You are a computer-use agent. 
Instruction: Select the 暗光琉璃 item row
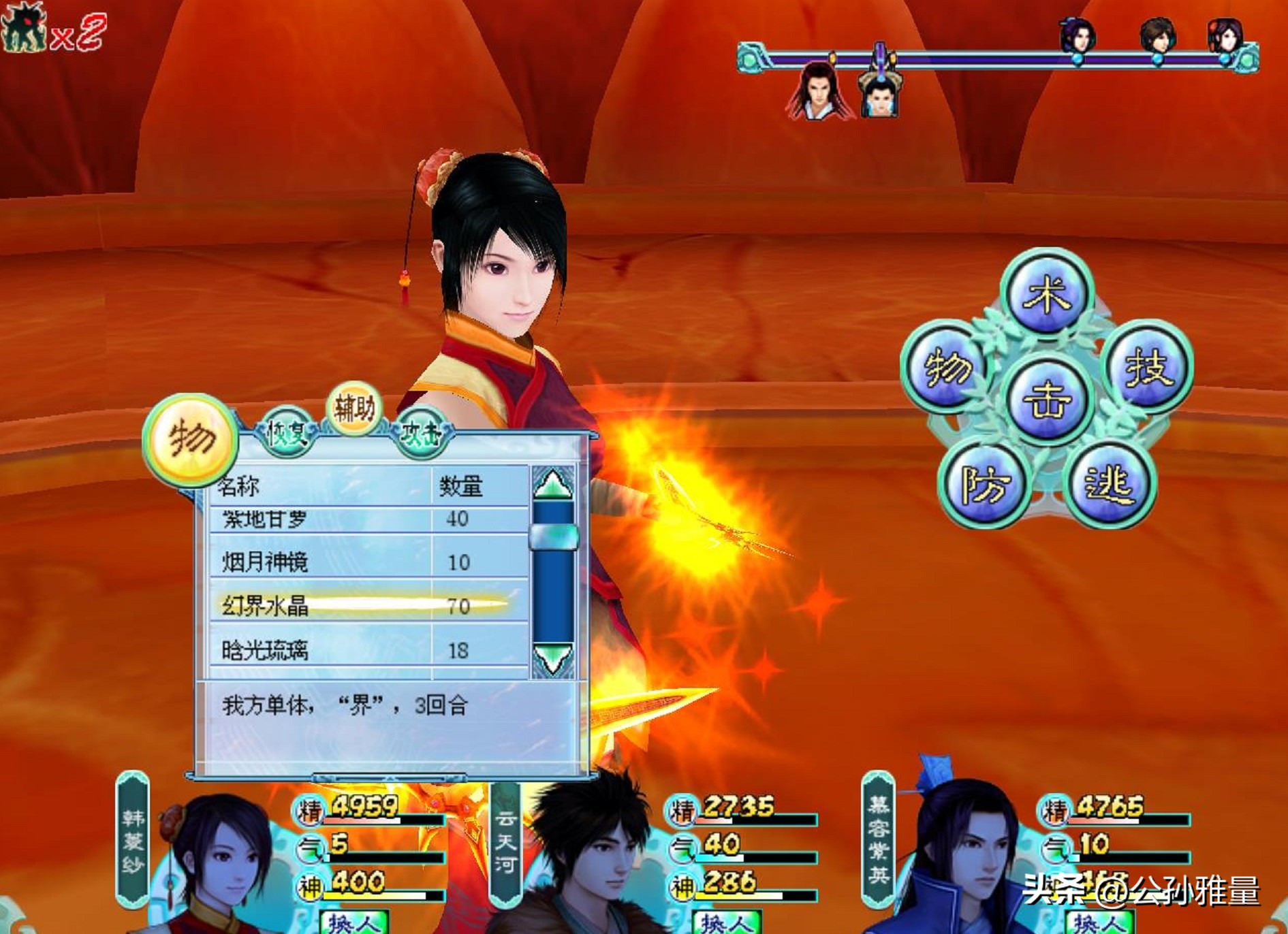click(368, 650)
